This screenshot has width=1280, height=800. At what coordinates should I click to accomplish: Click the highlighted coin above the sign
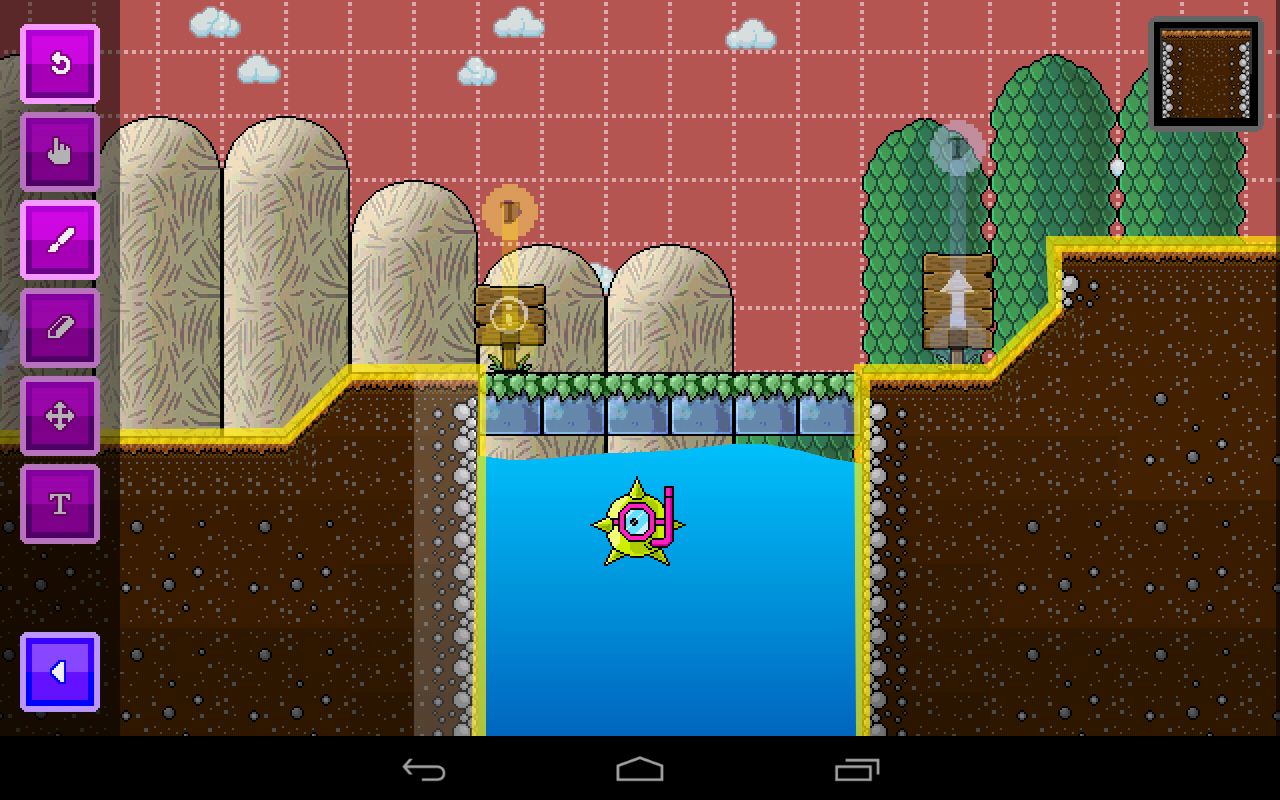tap(512, 210)
